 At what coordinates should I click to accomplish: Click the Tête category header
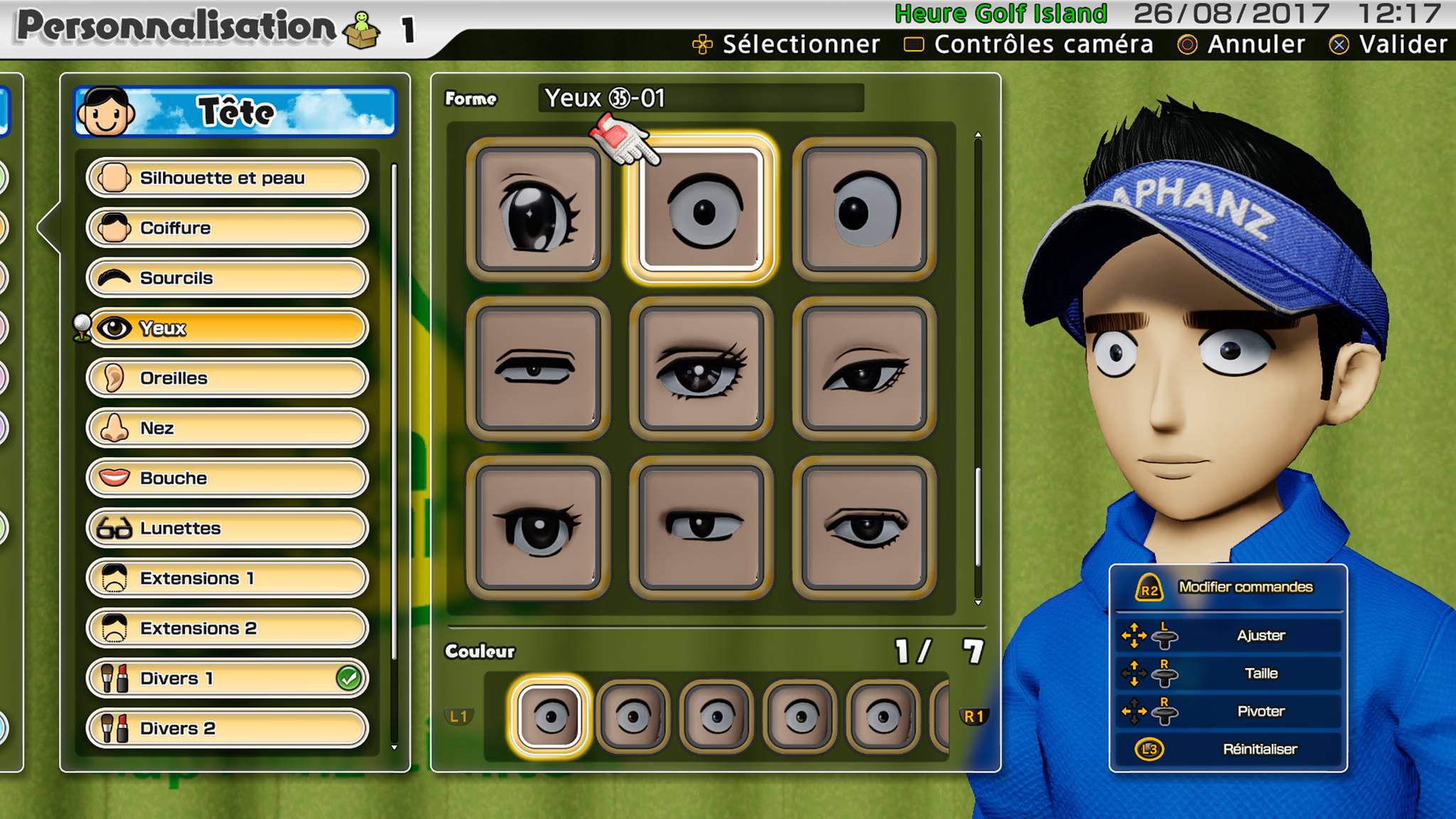(235, 112)
